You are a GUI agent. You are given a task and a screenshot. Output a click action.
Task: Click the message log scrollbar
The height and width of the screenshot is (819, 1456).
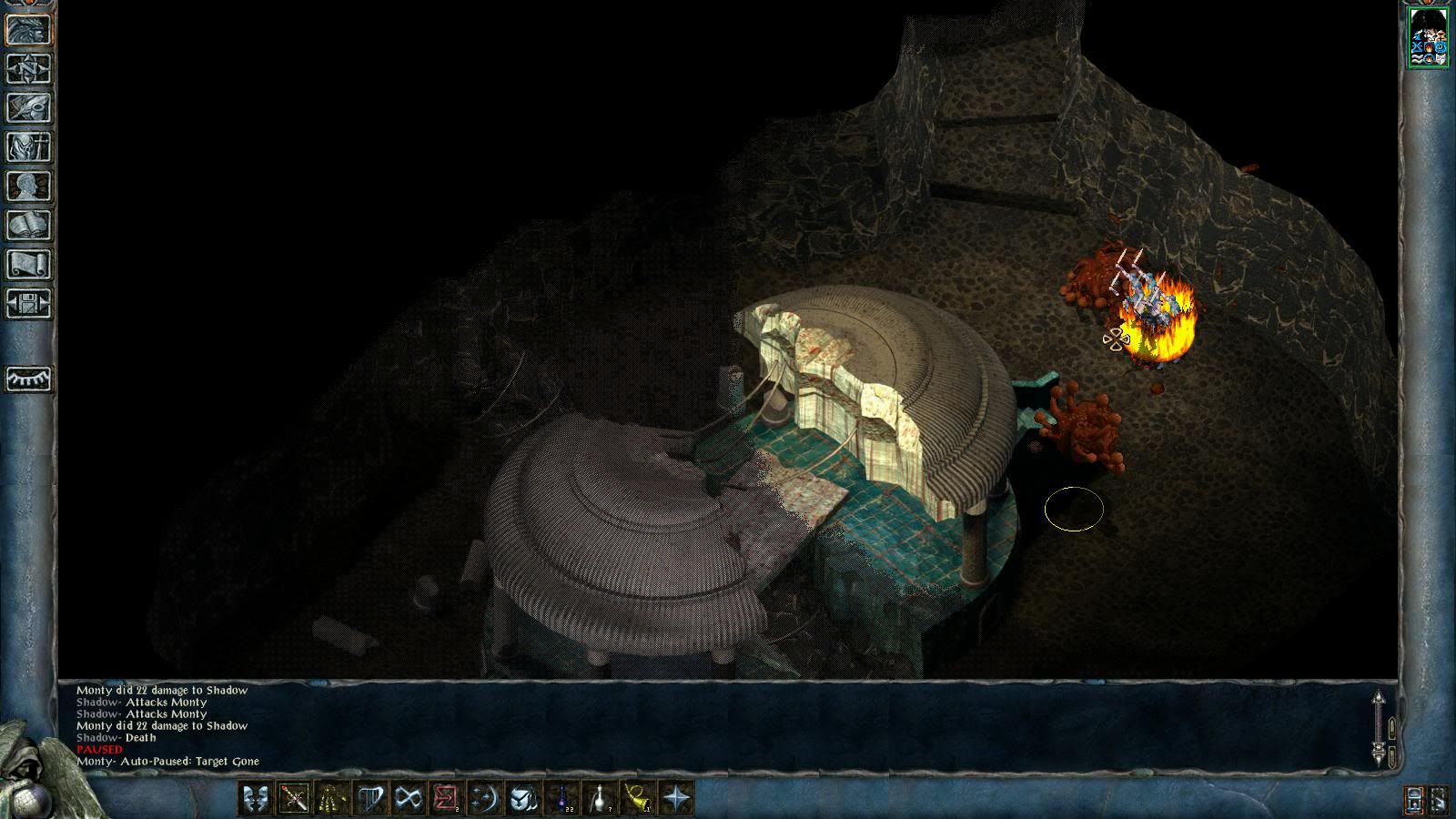pyautogui.click(x=1379, y=728)
